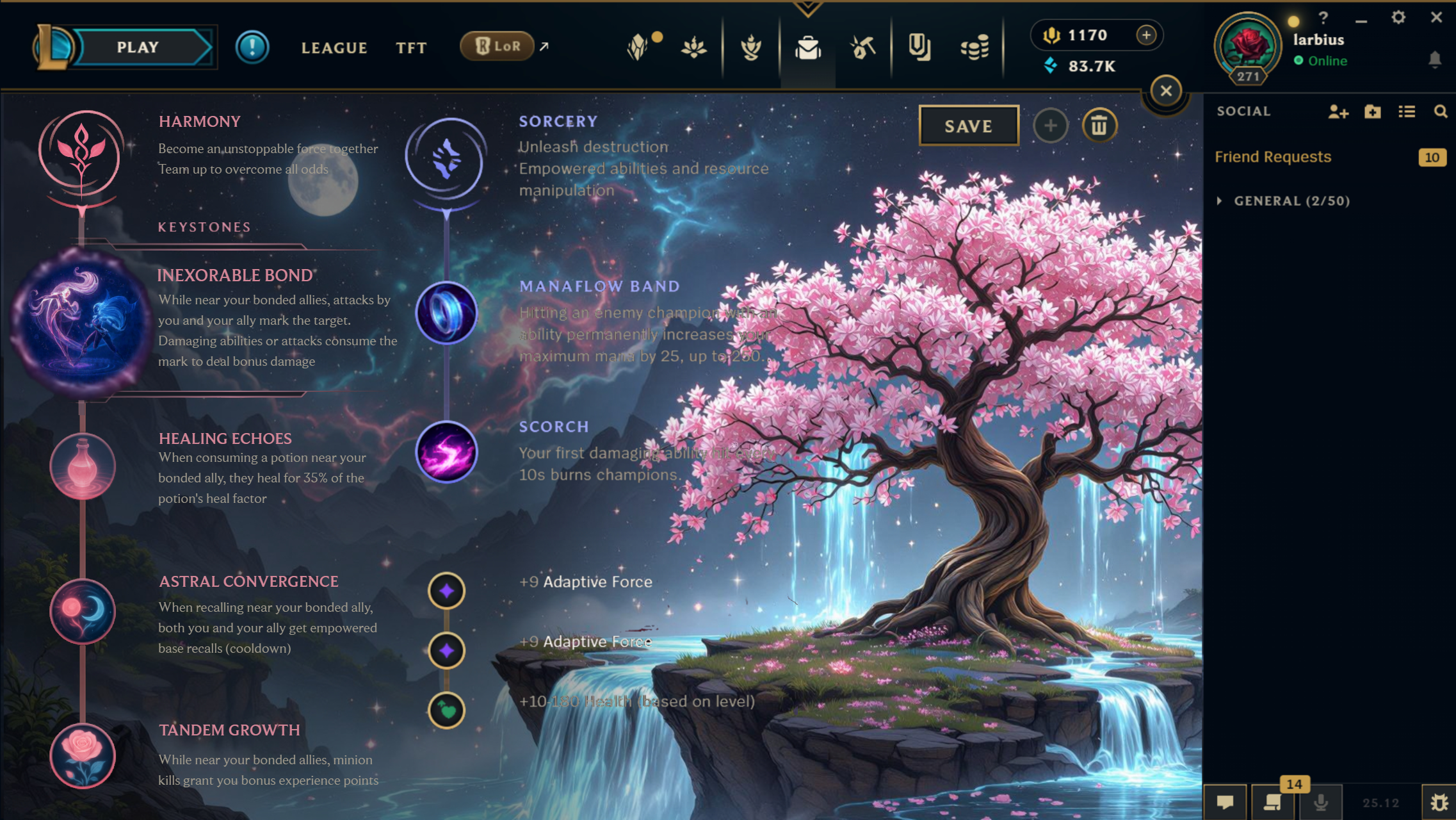Choose the Manaflow Band rune

tap(446, 313)
